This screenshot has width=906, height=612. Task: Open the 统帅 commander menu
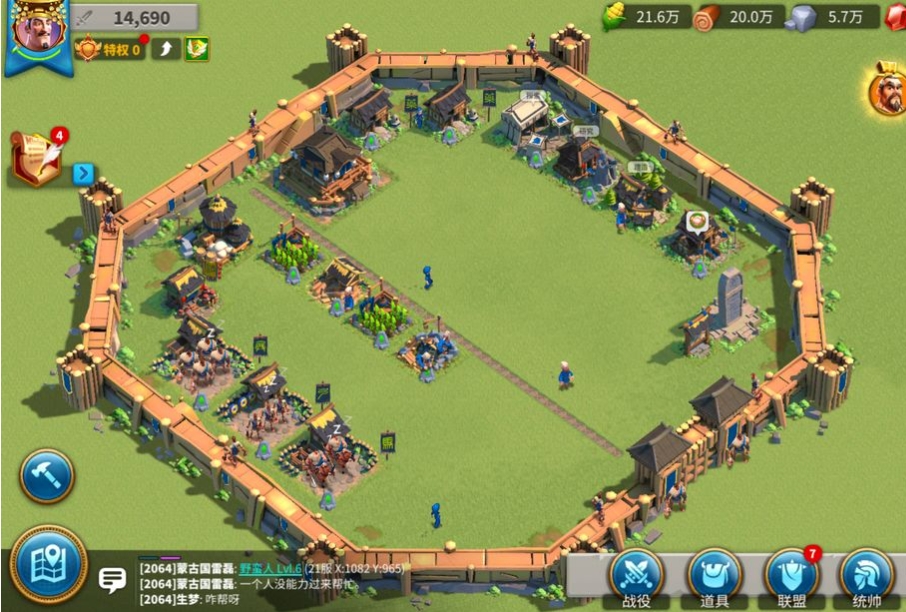(x=867, y=576)
